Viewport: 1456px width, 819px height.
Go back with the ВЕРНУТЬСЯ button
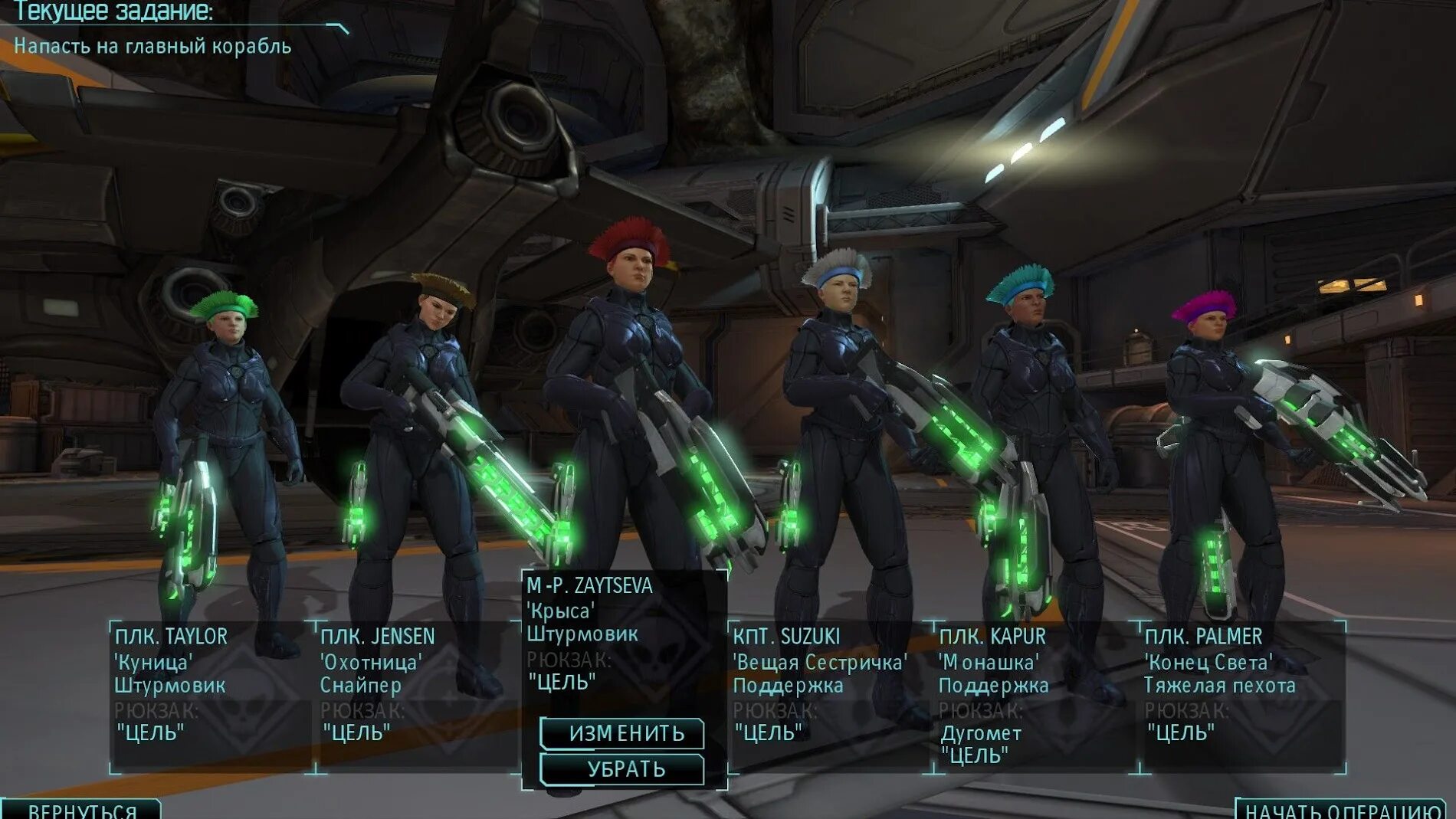point(81,810)
